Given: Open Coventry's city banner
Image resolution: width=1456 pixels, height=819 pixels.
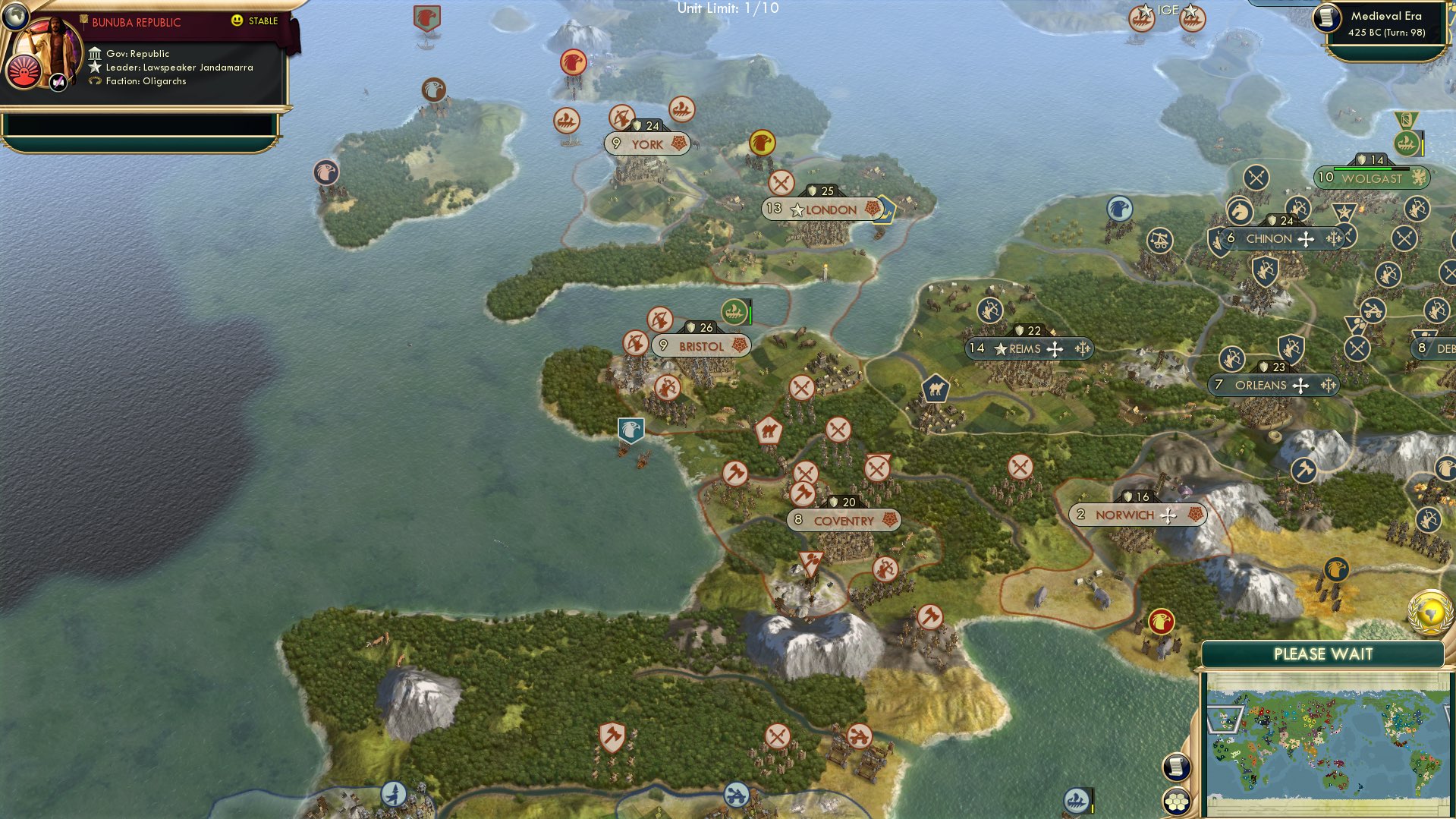Looking at the screenshot, I should [844, 520].
